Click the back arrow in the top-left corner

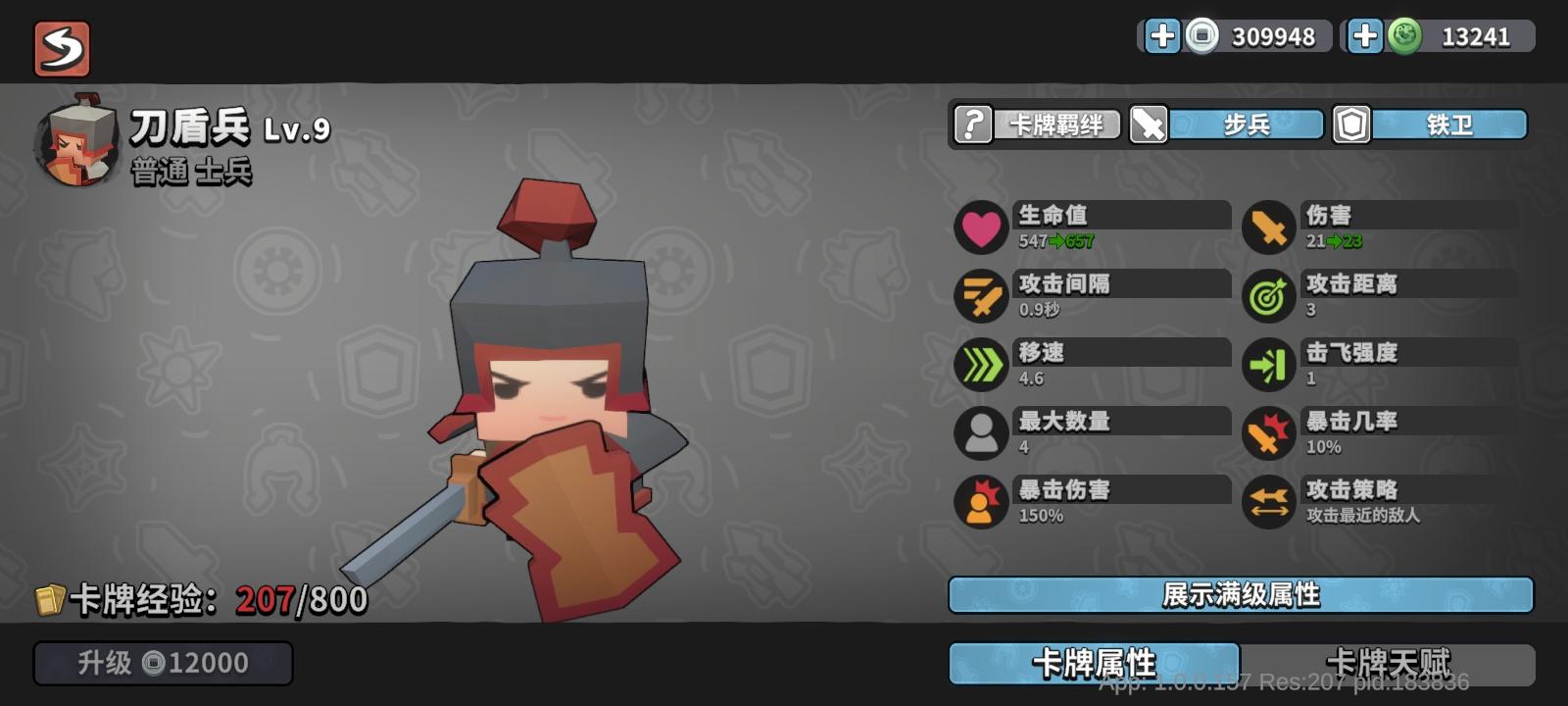61,48
